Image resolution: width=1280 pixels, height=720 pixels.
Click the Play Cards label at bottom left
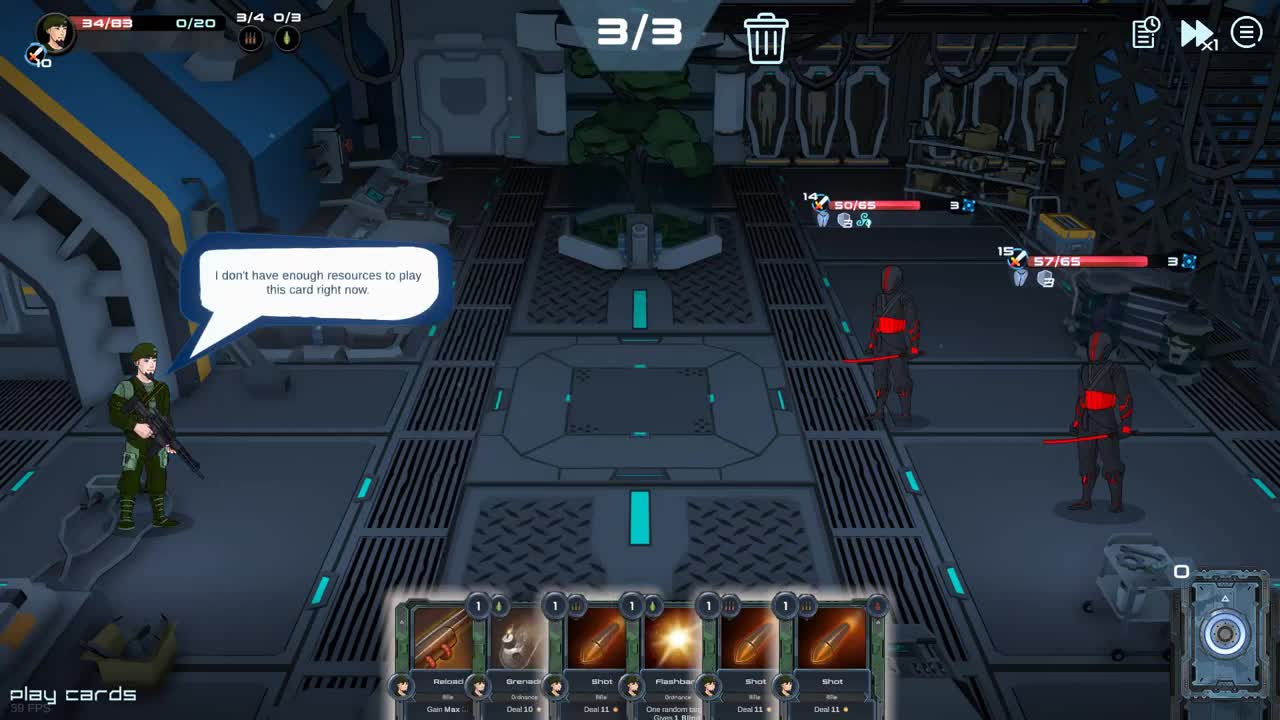pyautogui.click(x=72, y=693)
